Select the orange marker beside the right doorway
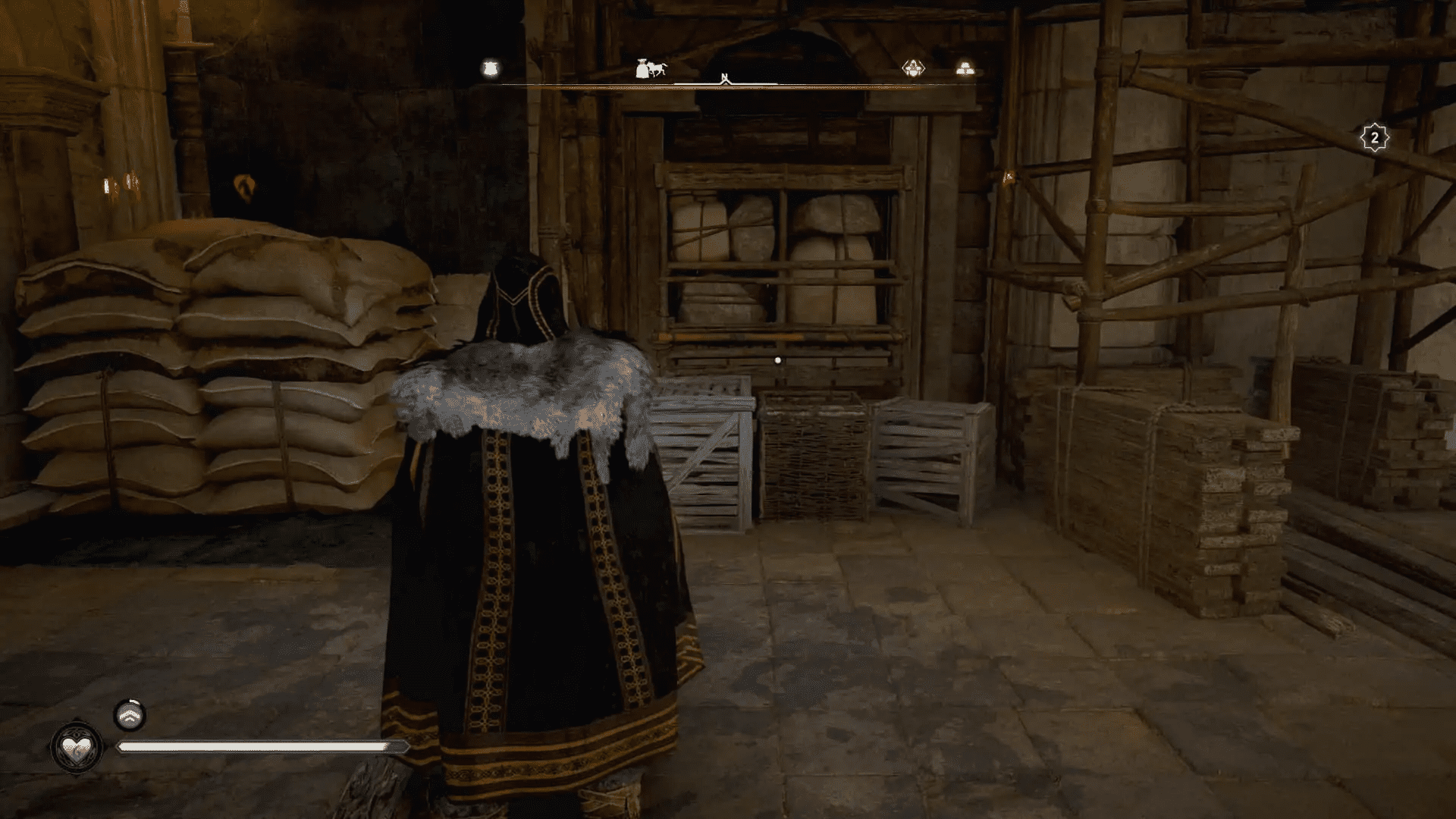This screenshot has width=1456, height=819. [1009, 178]
